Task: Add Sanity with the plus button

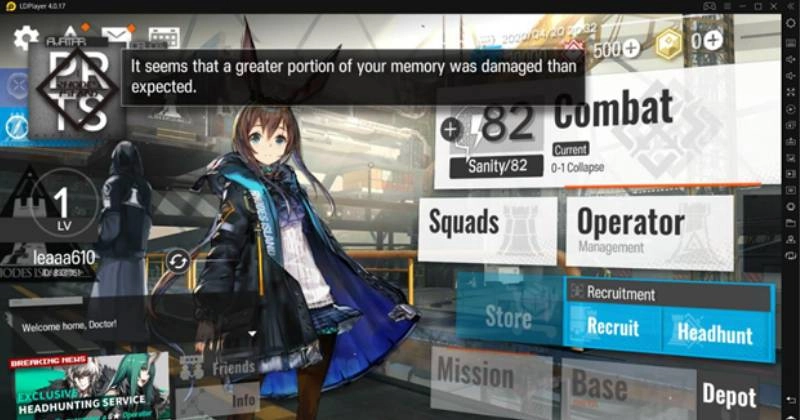Action: [x=451, y=127]
